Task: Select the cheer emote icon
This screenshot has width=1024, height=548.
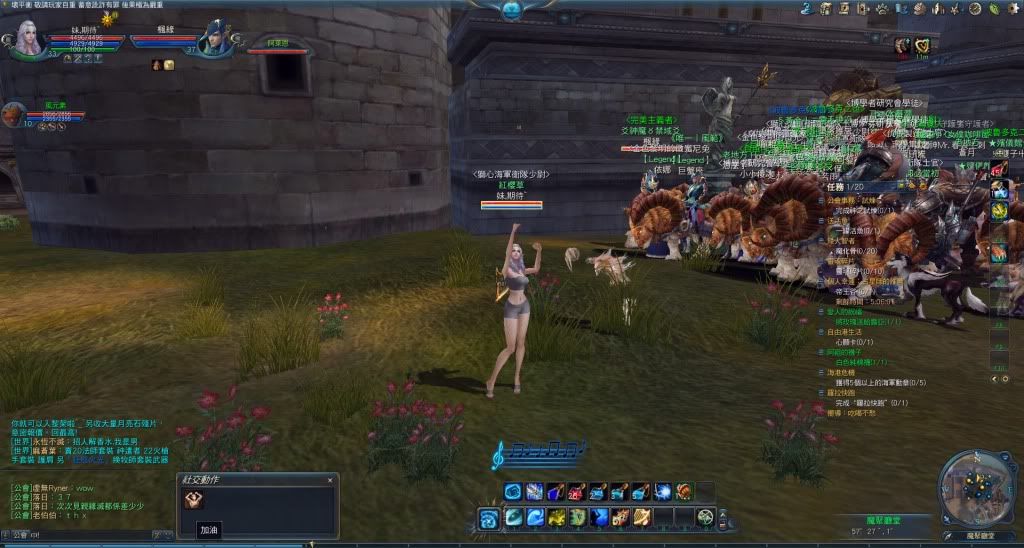Action: [x=193, y=500]
